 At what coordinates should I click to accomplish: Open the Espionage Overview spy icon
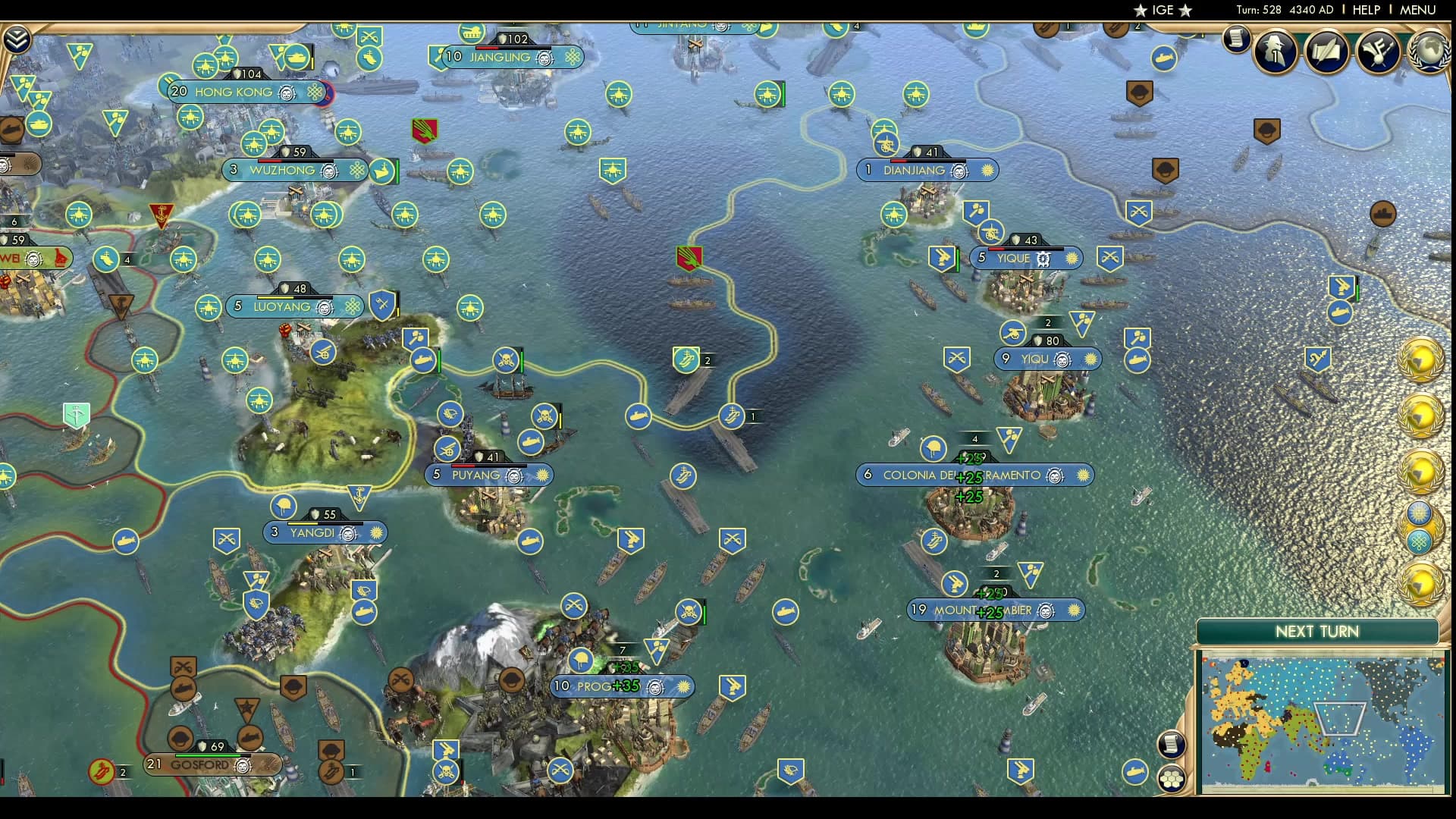(1274, 51)
